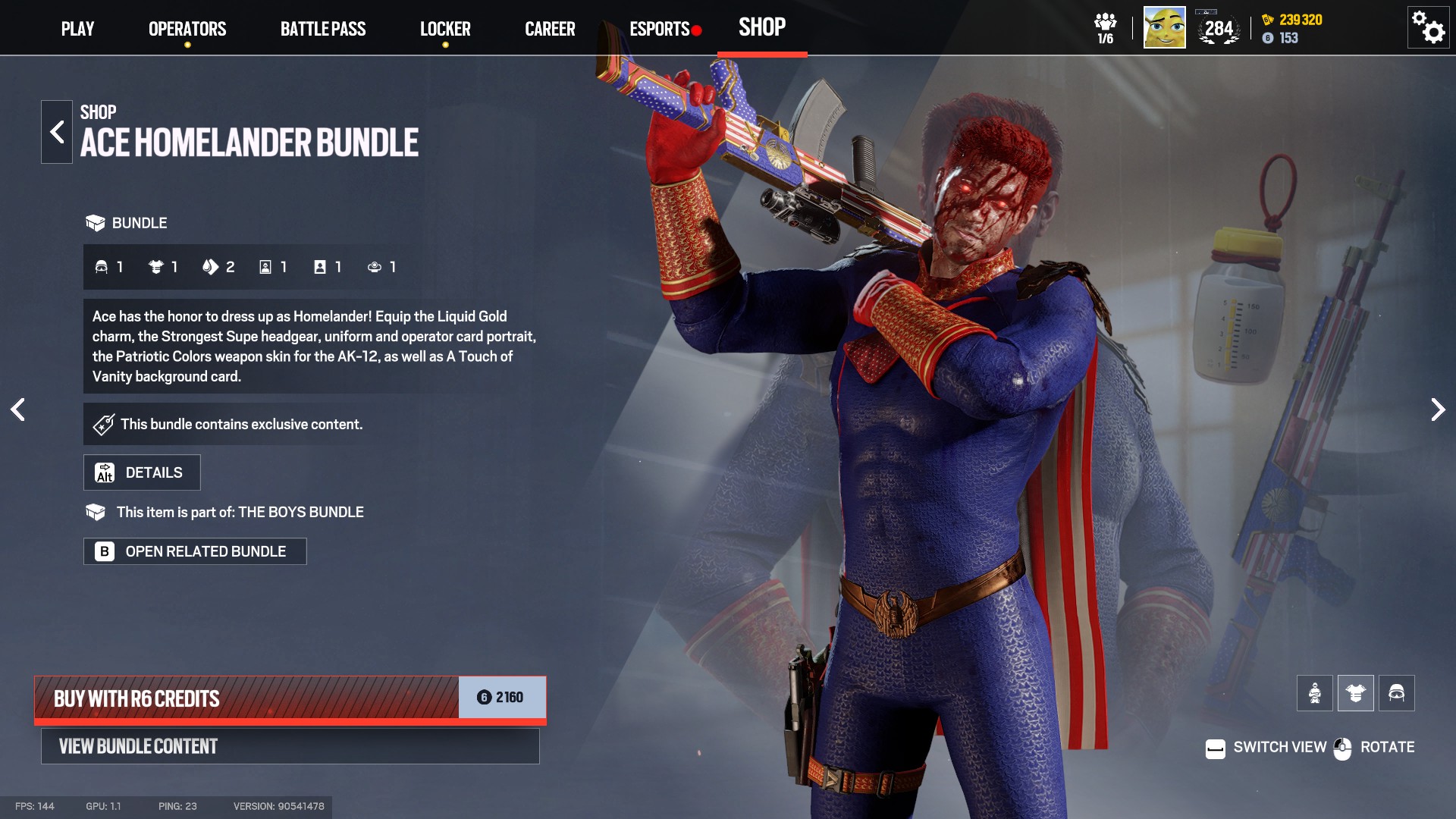This screenshot has width=1456, height=819.
Task: Open Settings via the gear icon
Action: pos(1429,27)
